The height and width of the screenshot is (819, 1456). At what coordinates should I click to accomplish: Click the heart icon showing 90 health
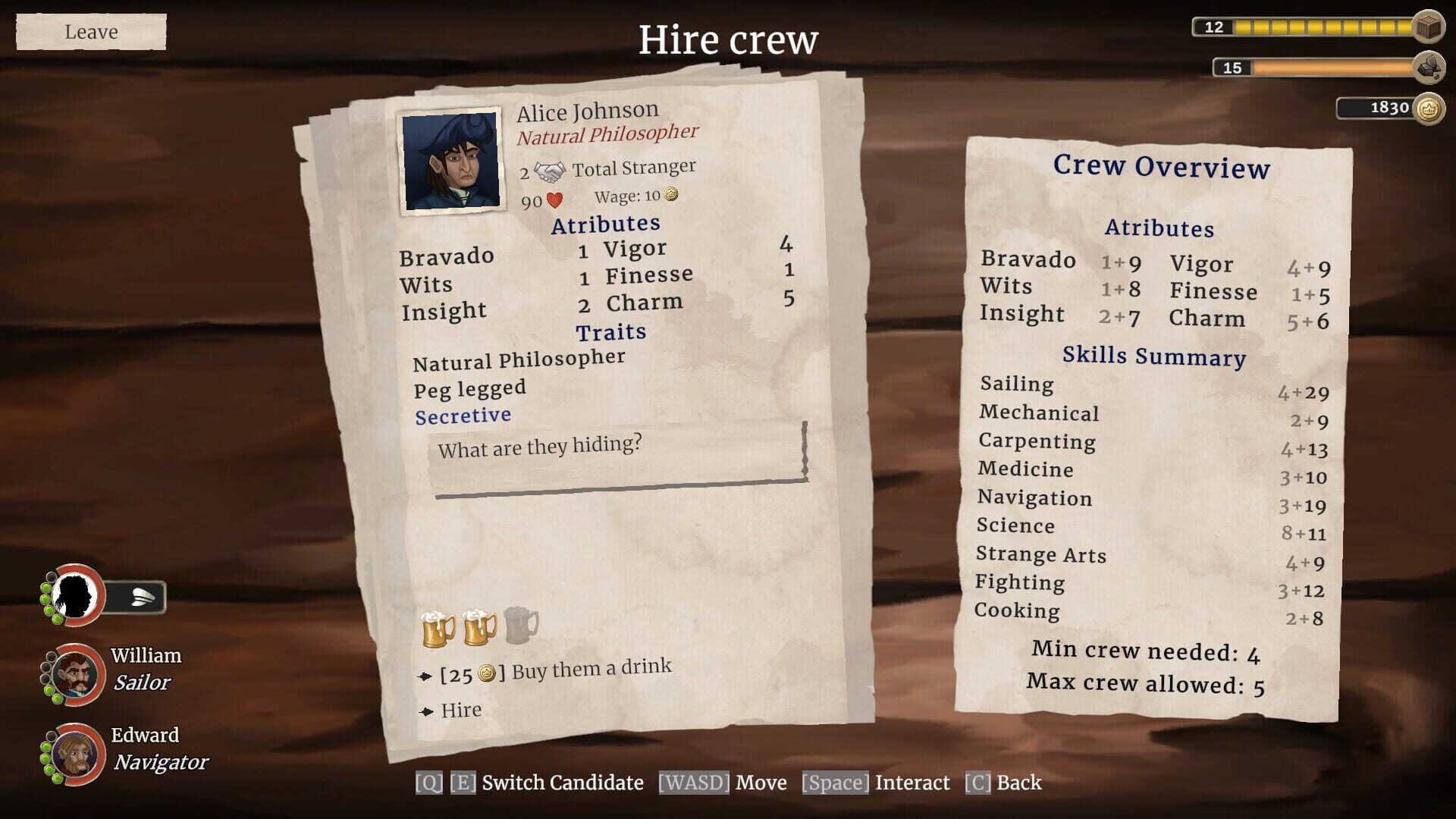pos(554,201)
